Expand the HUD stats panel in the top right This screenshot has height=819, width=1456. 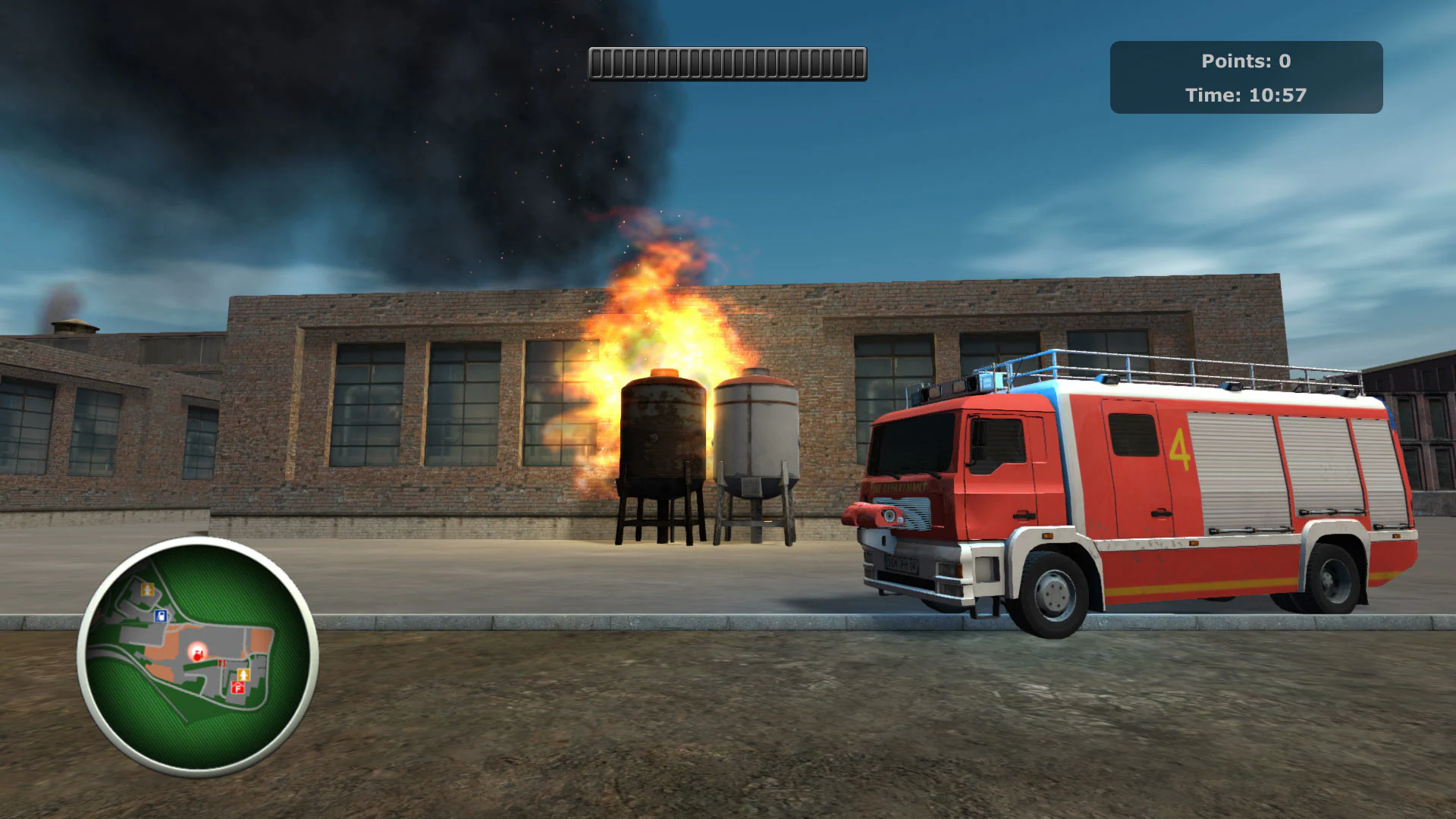[1247, 76]
